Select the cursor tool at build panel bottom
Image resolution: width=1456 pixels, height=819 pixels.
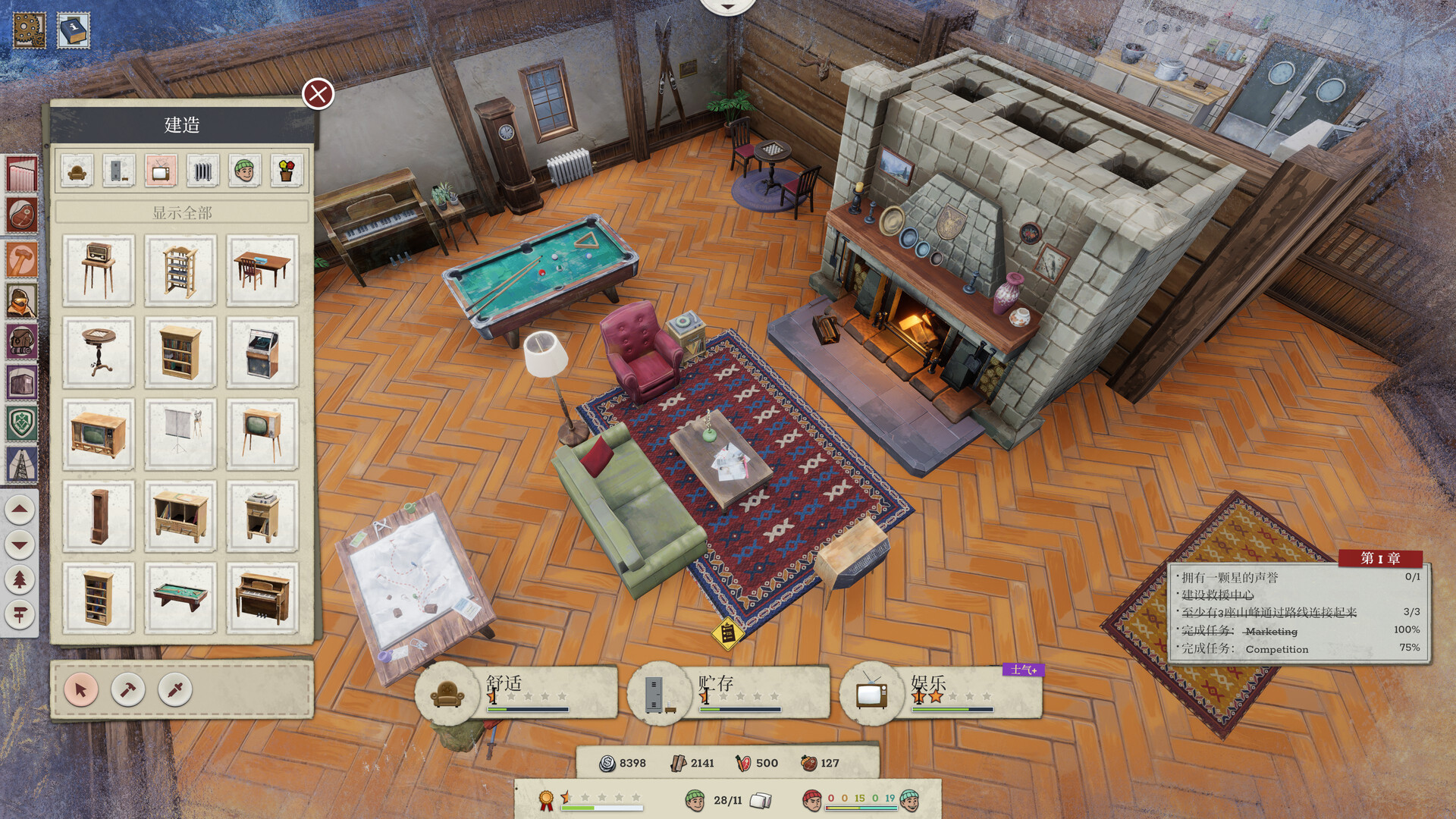pyautogui.click(x=81, y=691)
